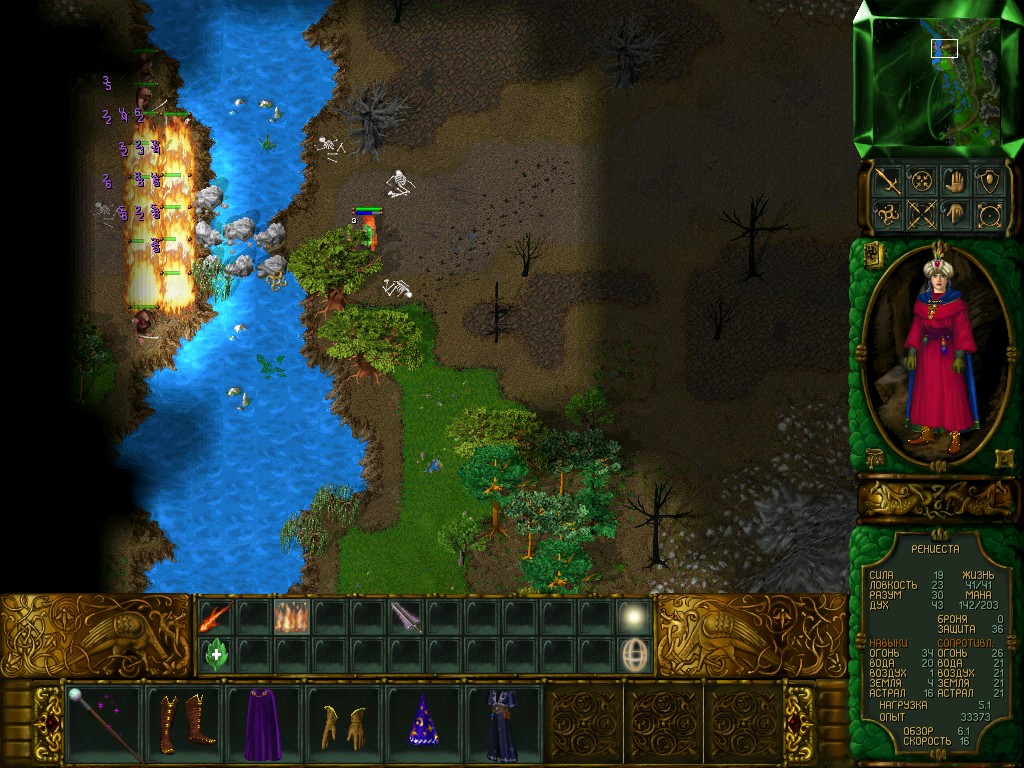Select the fire arrow spell
The height and width of the screenshot is (768, 1024).
pyautogui.click(x=216, y=617)
